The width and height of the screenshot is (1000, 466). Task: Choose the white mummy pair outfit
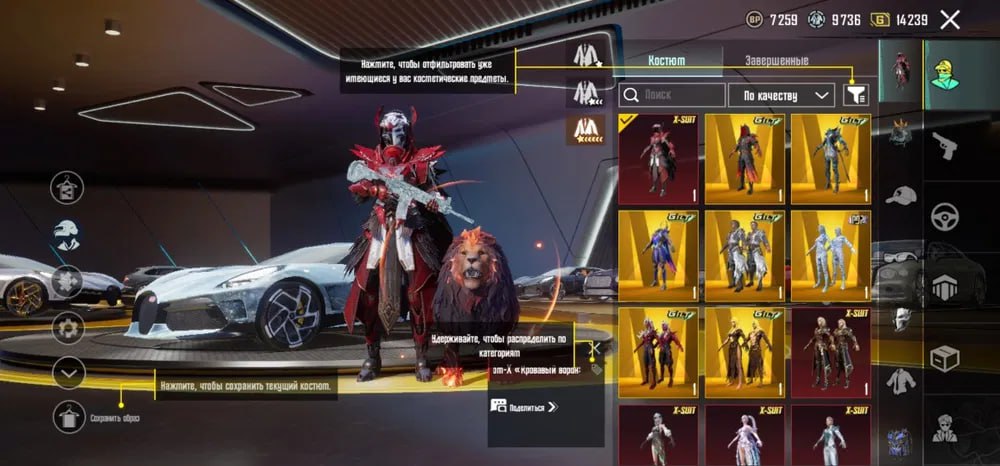[x=830, y=255]
